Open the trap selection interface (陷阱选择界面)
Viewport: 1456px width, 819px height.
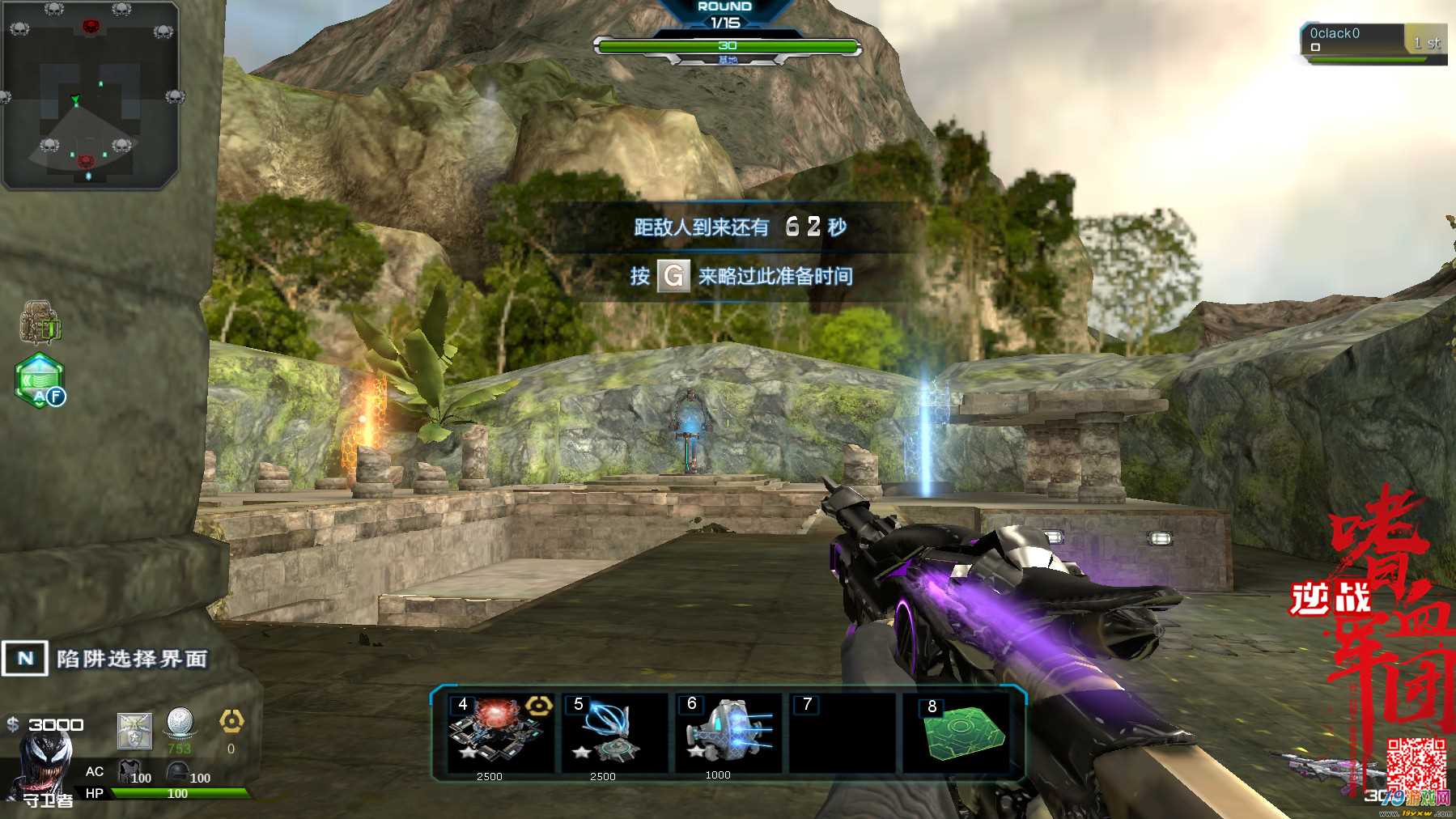tap(105, 659)
